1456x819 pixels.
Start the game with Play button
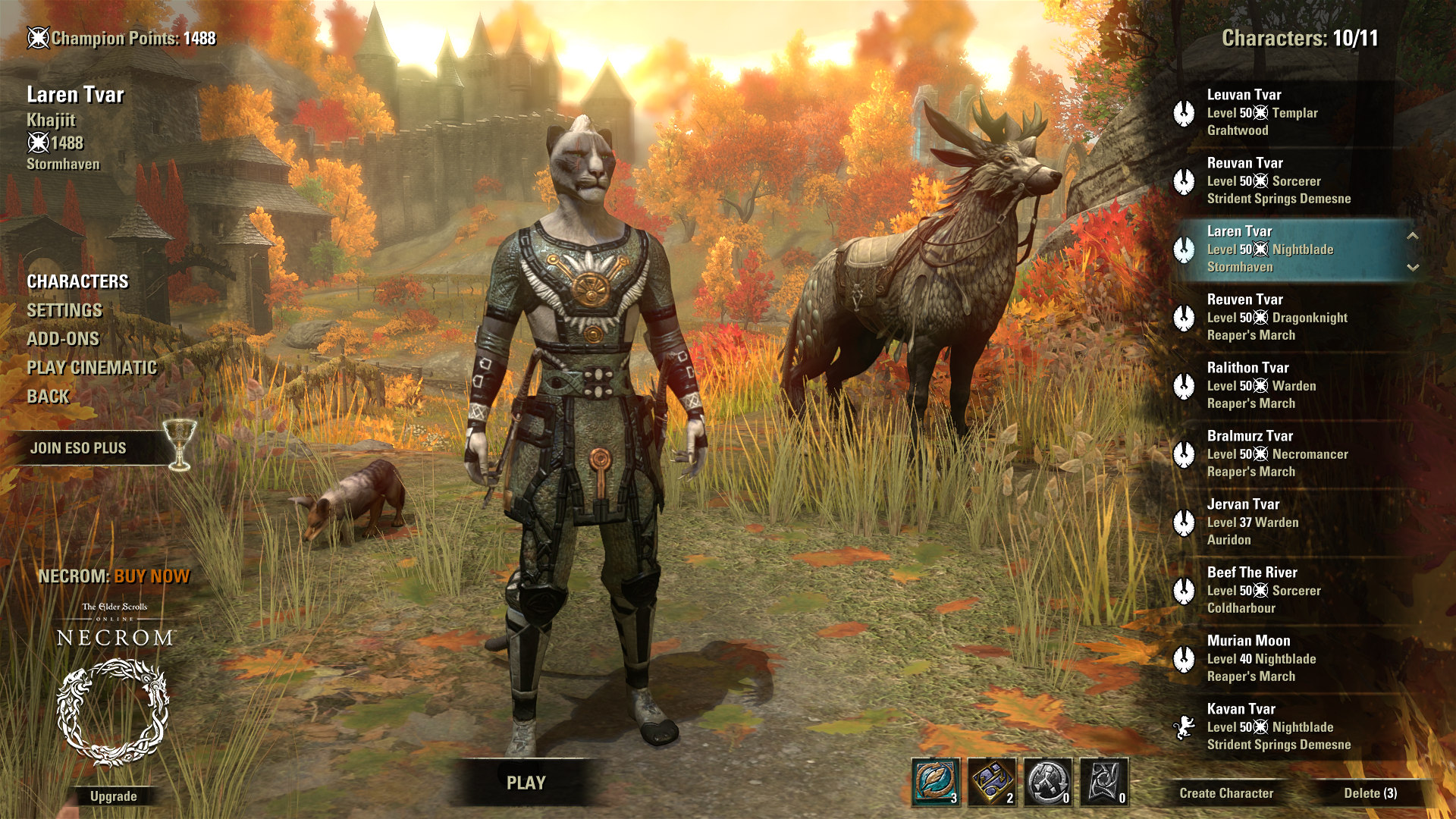tap(526, 783)
